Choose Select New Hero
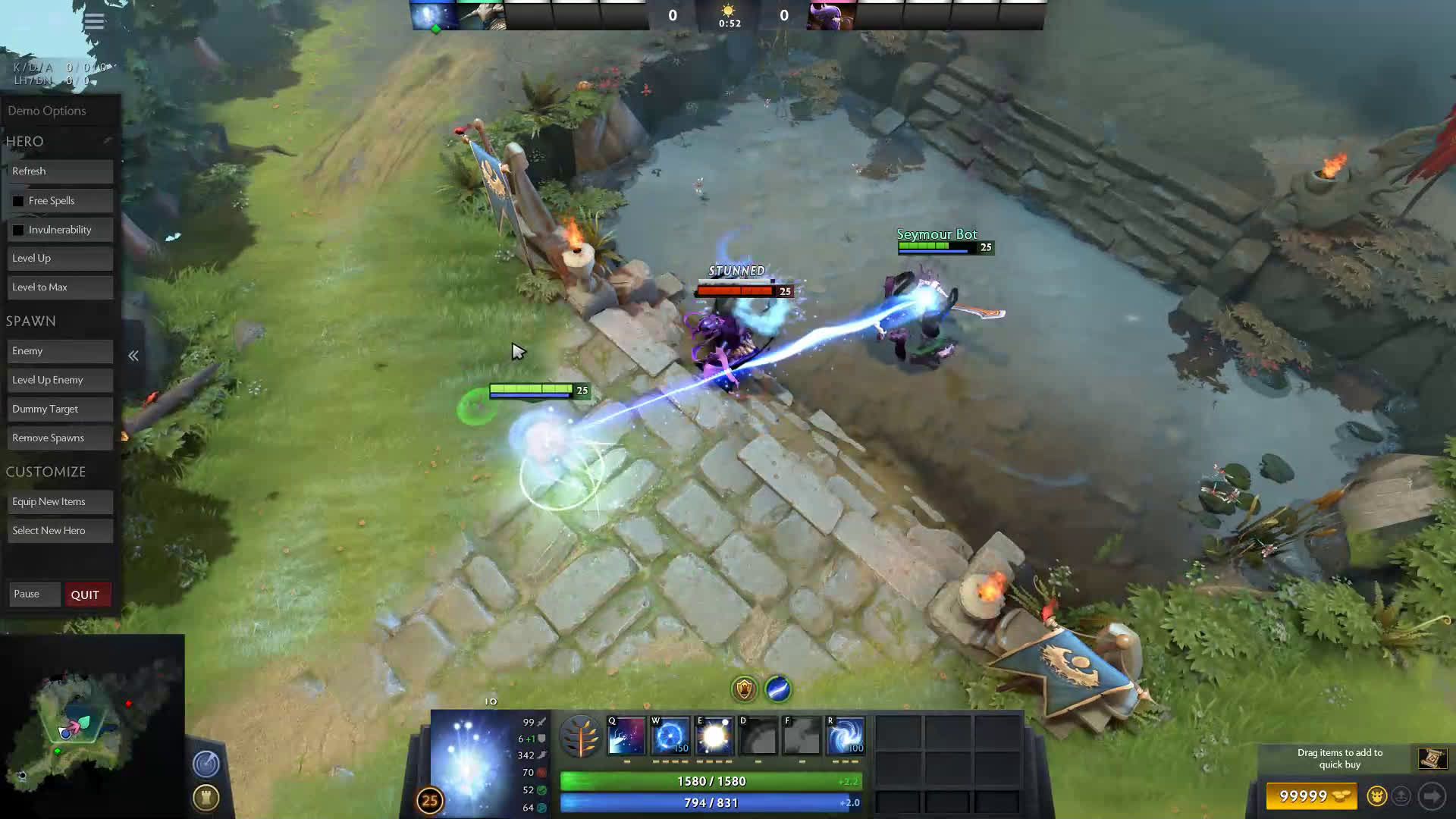1456x819 pixels. 60,531
